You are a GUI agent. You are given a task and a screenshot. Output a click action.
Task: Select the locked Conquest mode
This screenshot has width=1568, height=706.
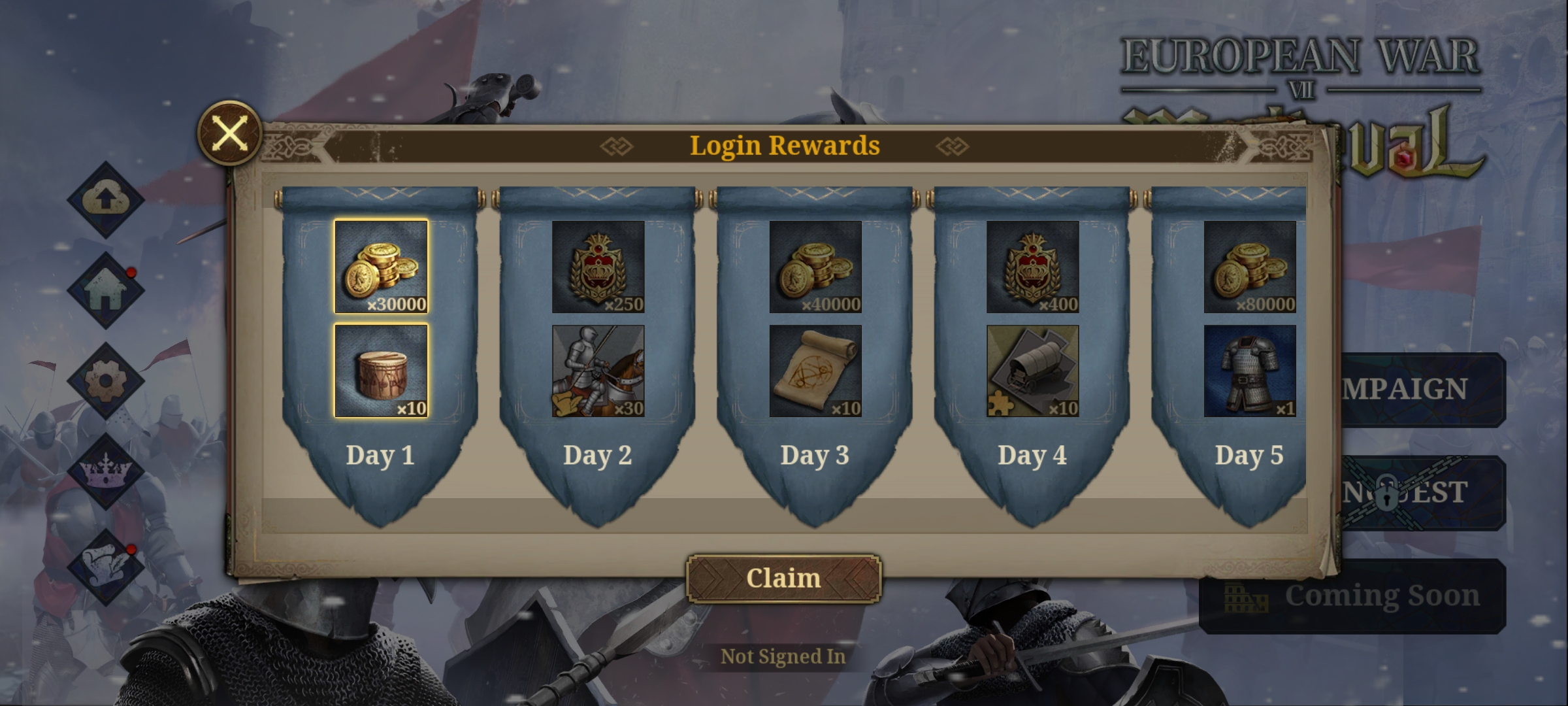click(1423, 493)
